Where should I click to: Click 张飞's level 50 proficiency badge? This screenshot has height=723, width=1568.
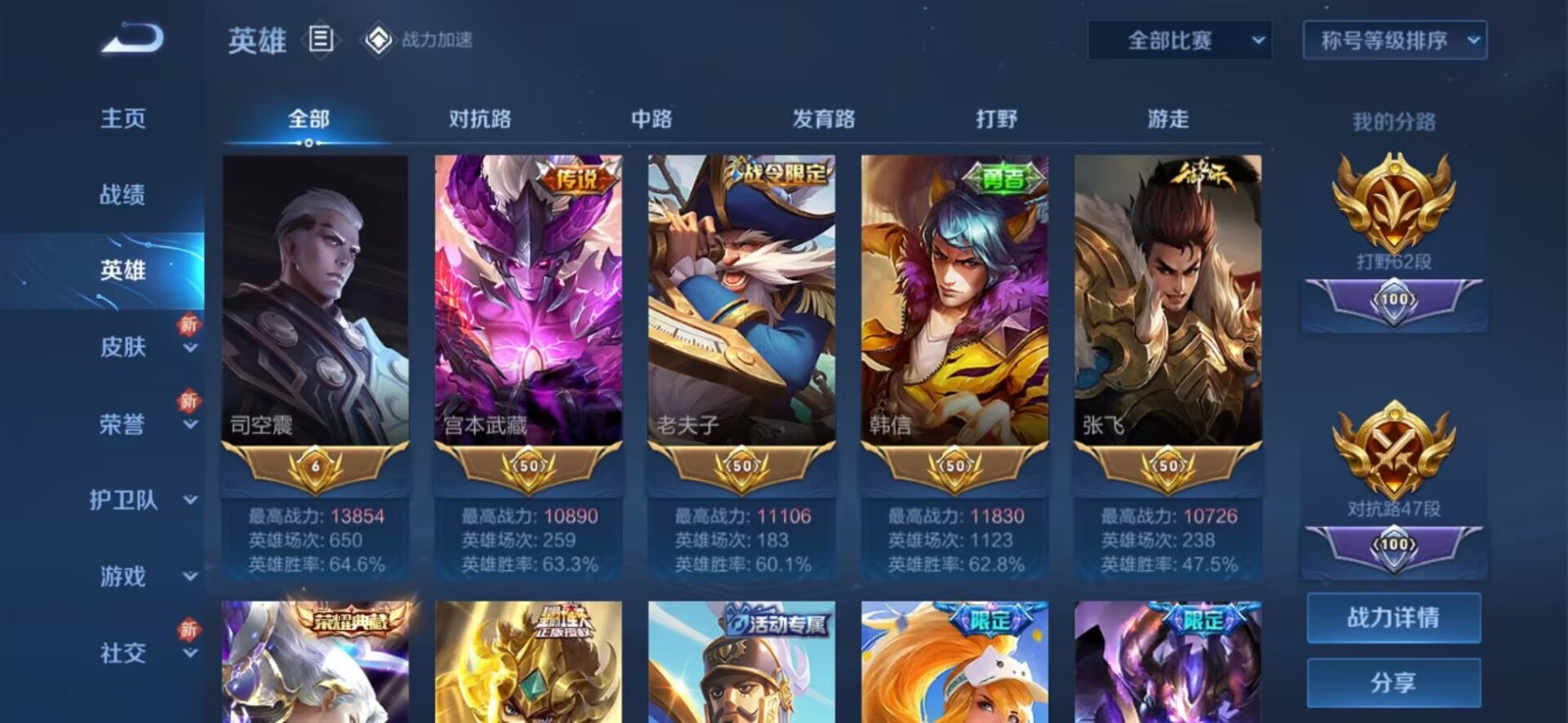click(1166, 468)
